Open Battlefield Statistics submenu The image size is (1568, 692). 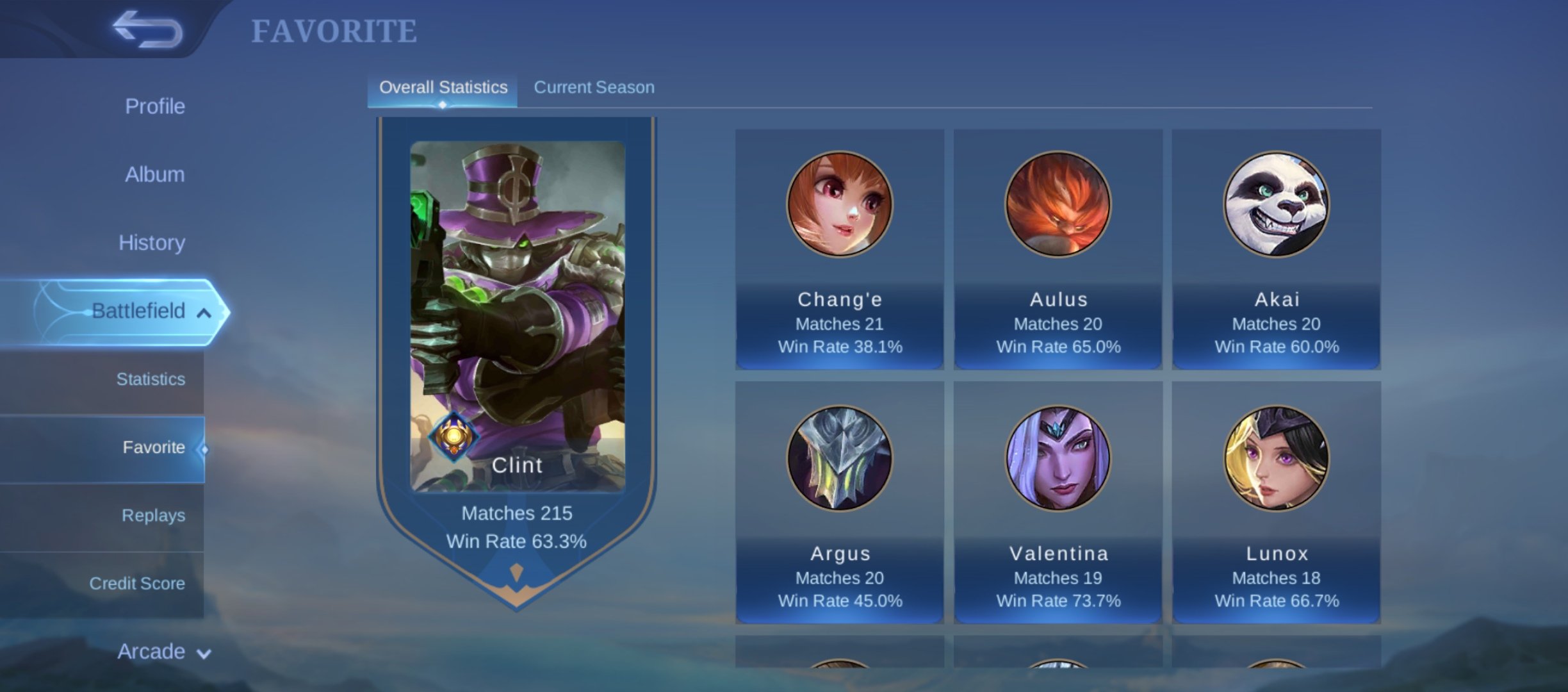tap(151, 379)
